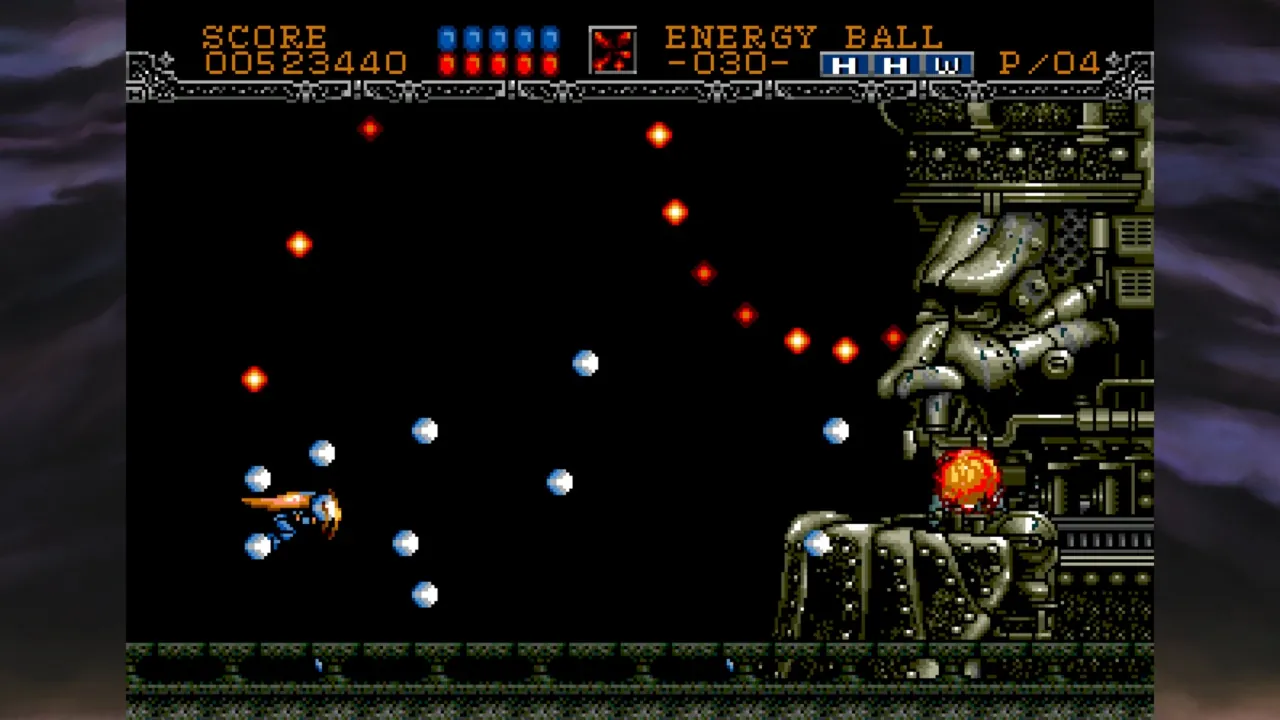
Task: Click the -030- energy ball counter
Action: point(737,64)
